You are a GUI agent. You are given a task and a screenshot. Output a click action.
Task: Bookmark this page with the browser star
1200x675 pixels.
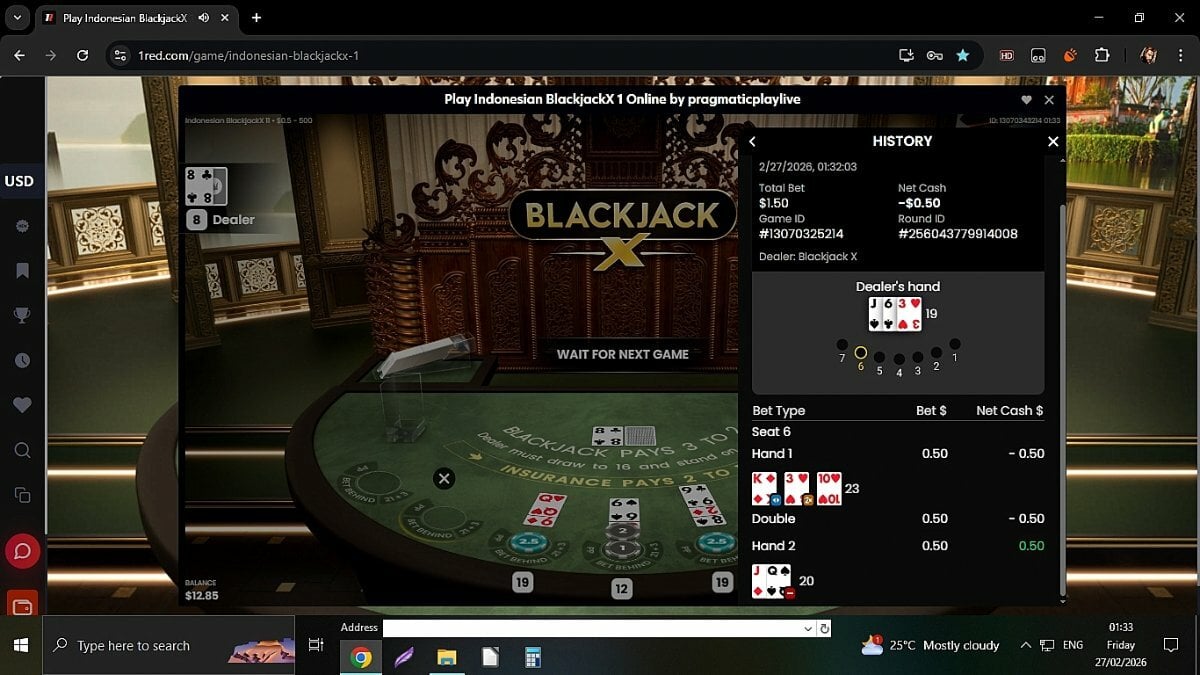coord(962,56)
